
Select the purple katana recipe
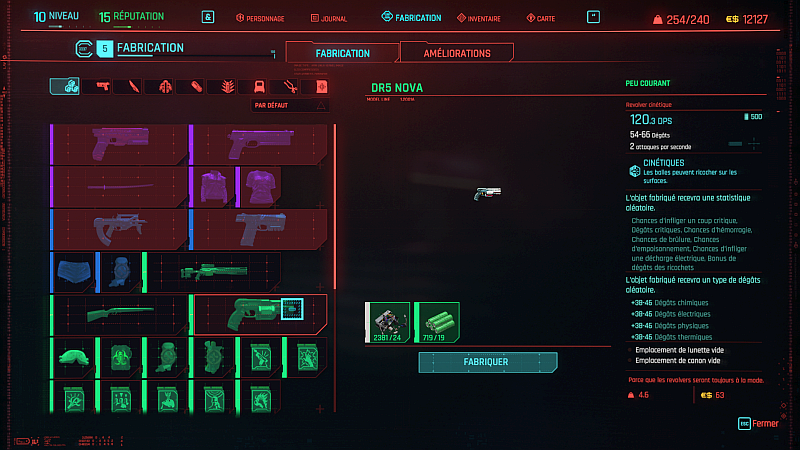[119, 187]
